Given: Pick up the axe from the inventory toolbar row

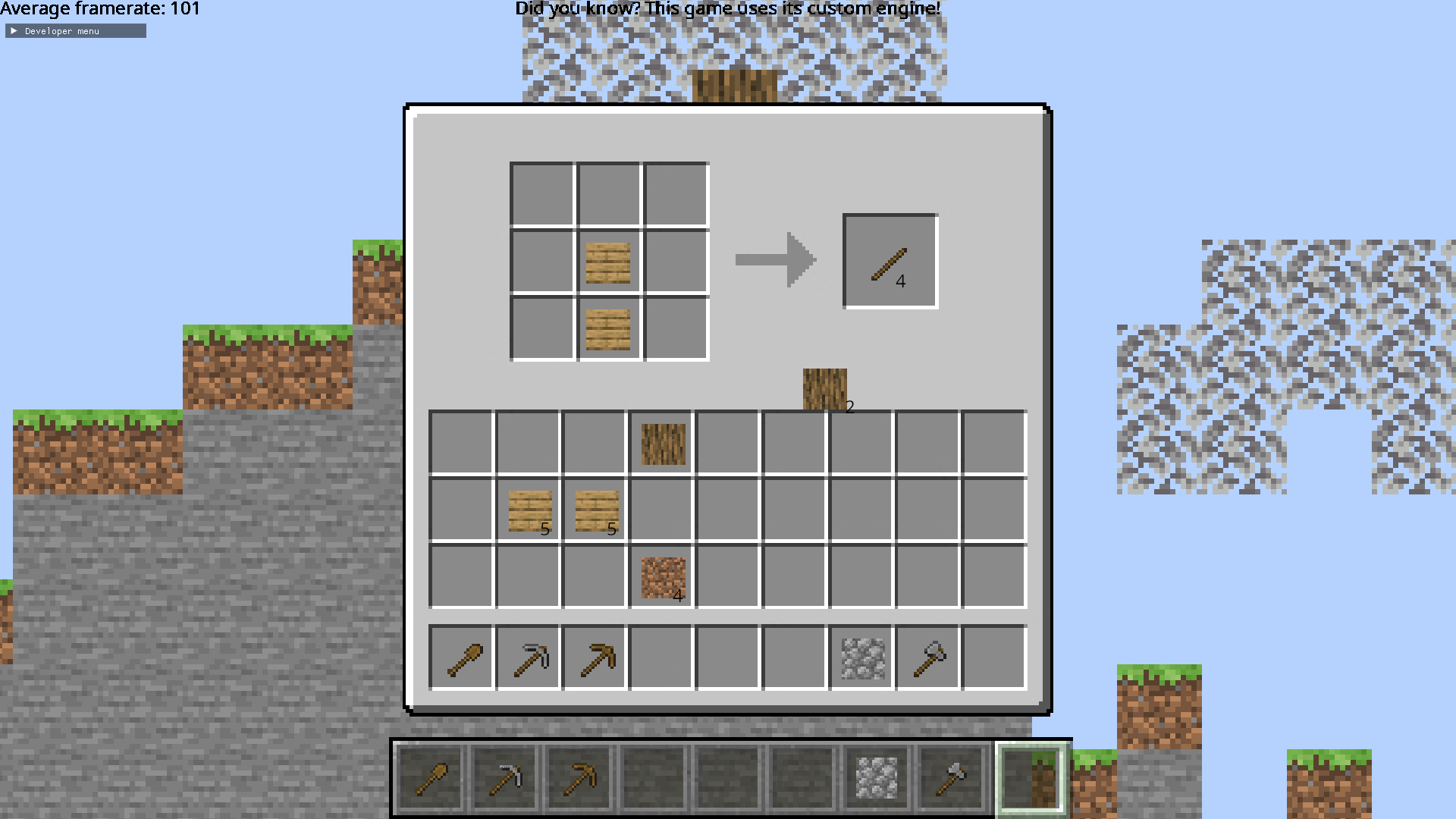Looking at the screenshot, I should pos(927,657).
